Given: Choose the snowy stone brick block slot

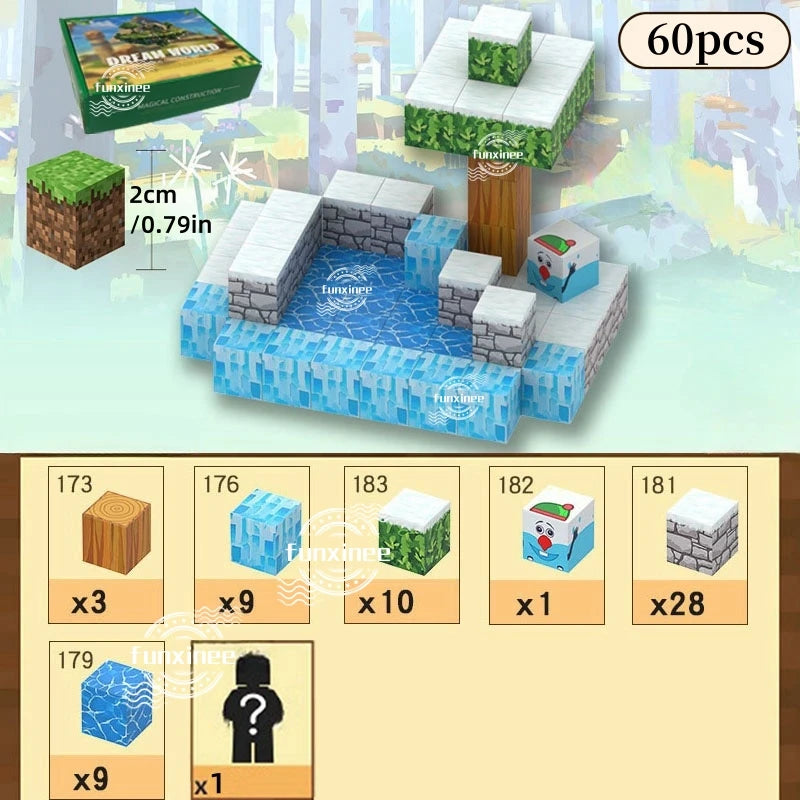Looking at the screenshot, I should click(x=691, y=545).
